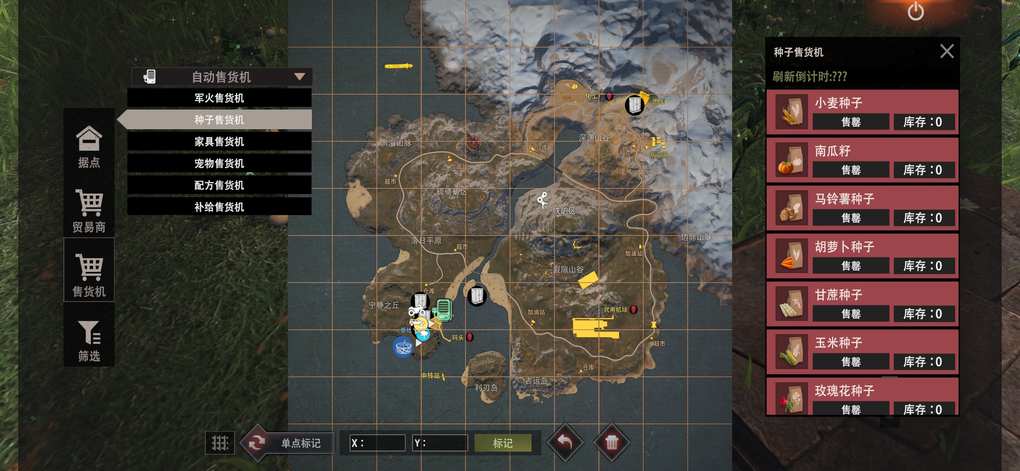Screen dimensions: 1020x471
Task: Open the 筛选 filter tab
Action: [89, 340]
